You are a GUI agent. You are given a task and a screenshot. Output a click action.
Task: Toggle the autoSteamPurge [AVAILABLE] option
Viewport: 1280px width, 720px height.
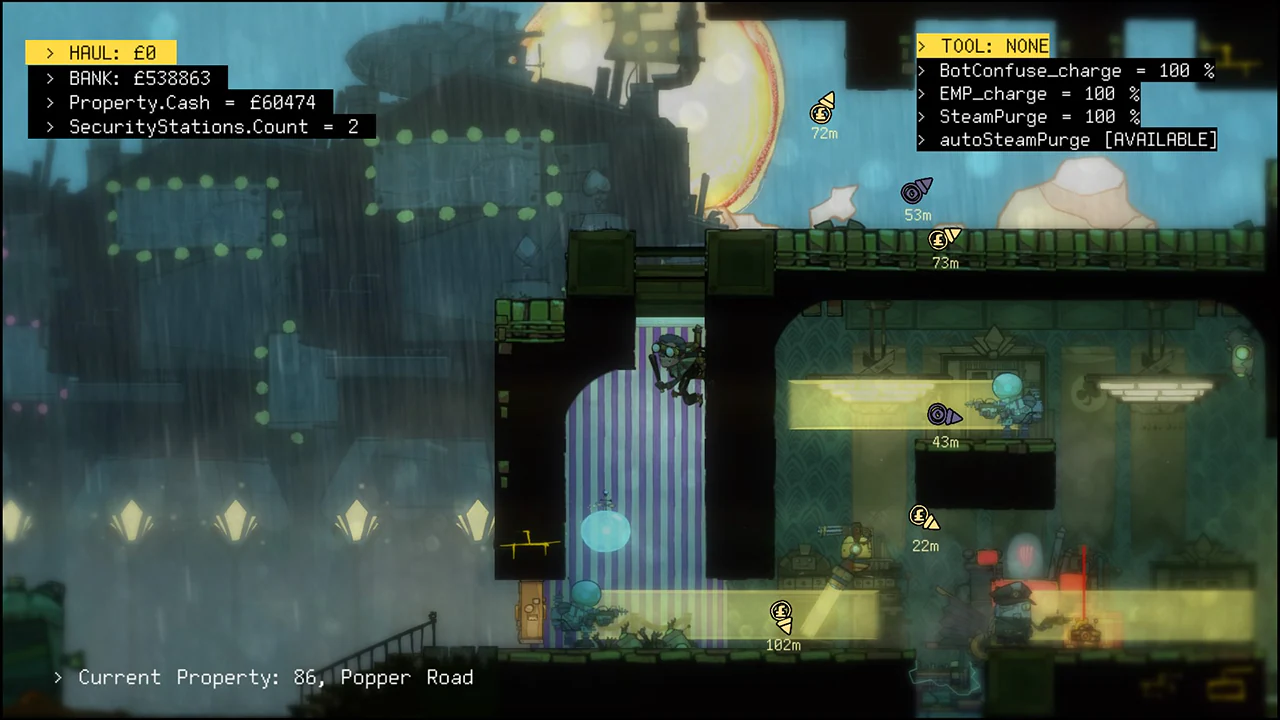pyautogui.click(x=1077, y=140)
